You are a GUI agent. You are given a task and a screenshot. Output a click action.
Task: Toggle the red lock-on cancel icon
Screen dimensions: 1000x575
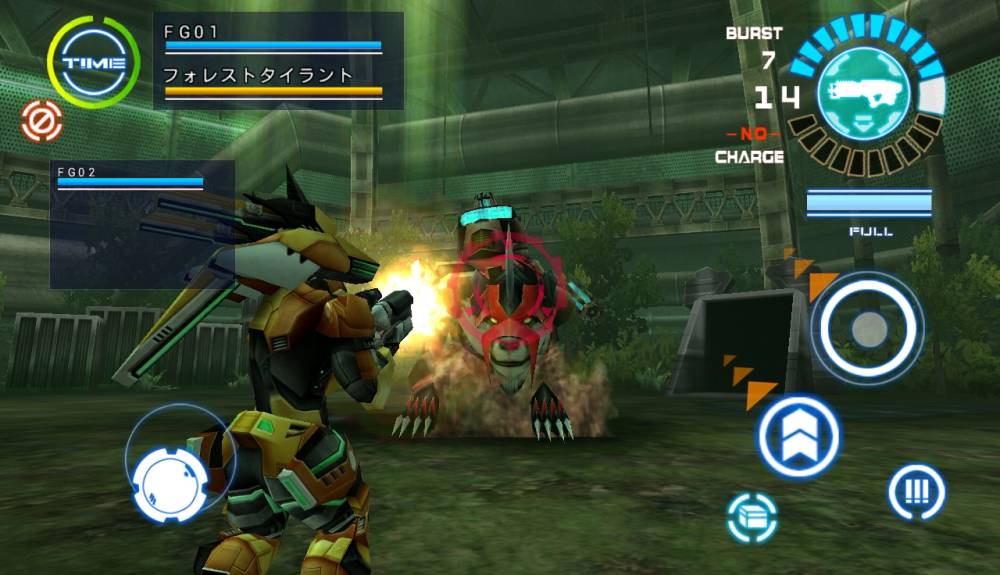(42, 123)
